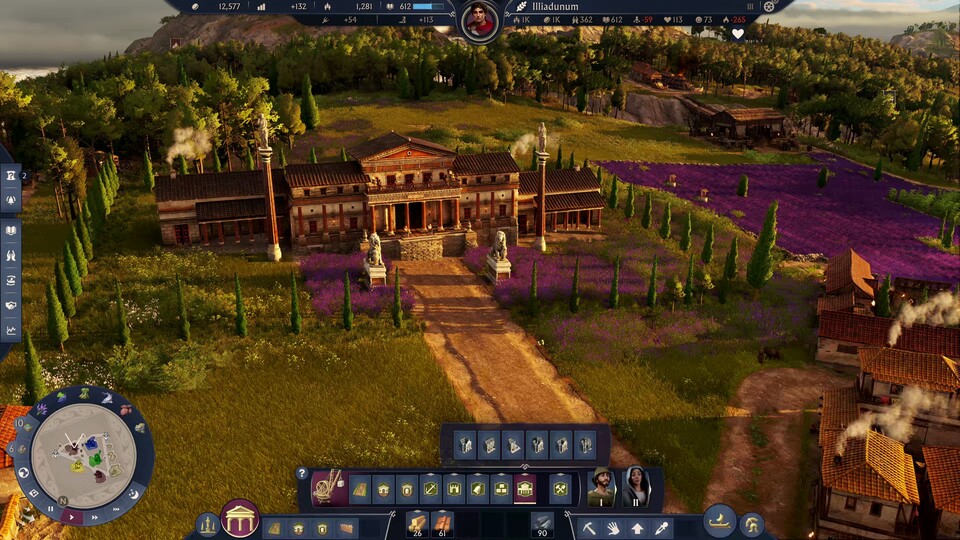Choose the hammer tools build category
This screenshot has width=960, height=540.
(561, 488)
